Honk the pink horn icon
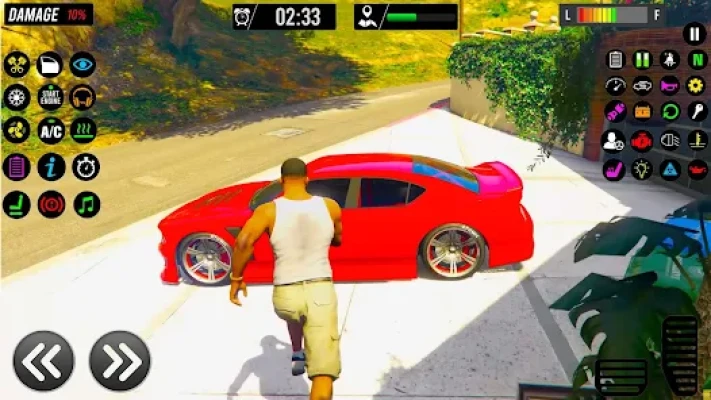711x400 pixels. pos(670,86)
